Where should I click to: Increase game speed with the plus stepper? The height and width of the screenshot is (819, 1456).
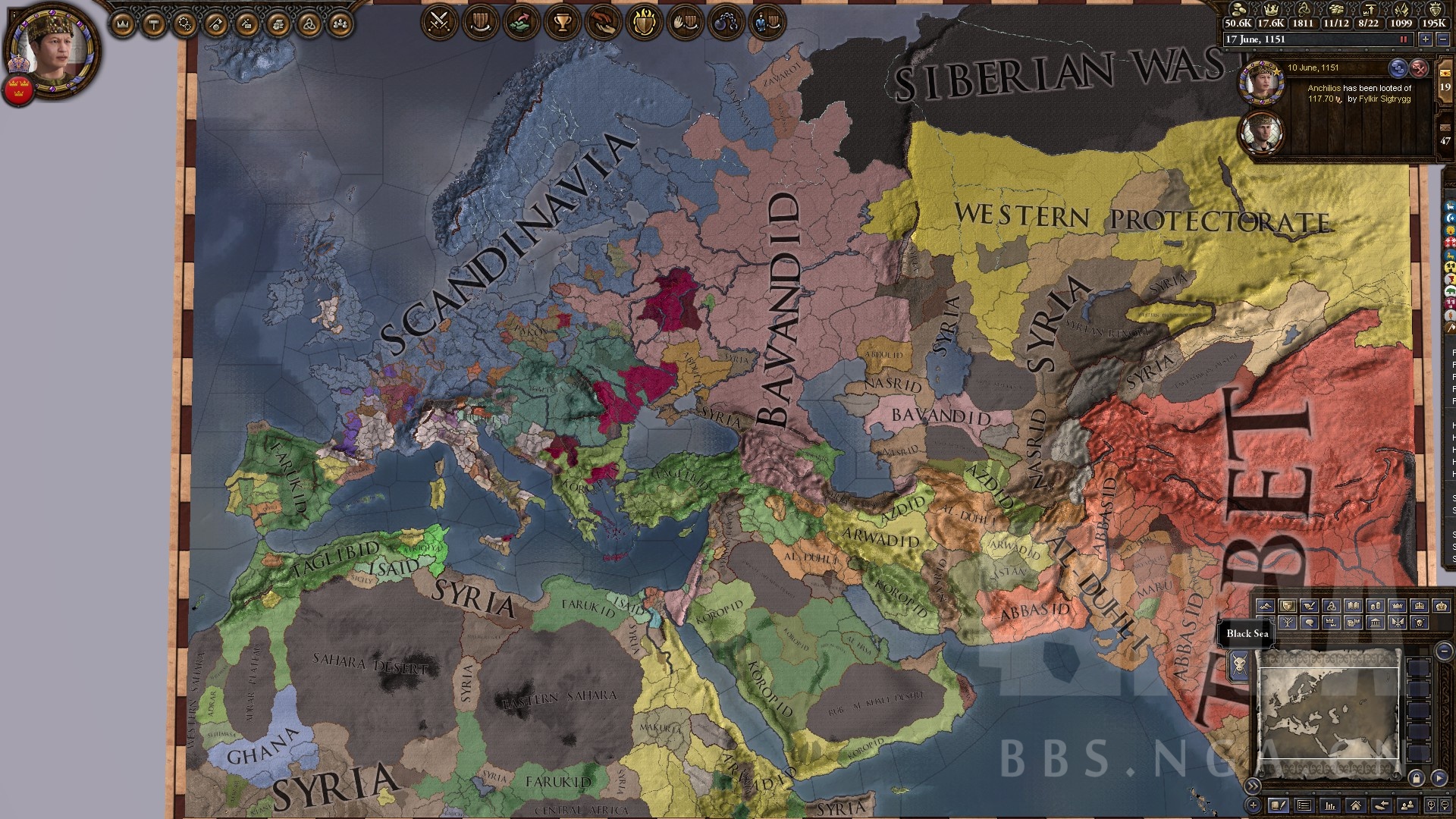coord(1425,39)
